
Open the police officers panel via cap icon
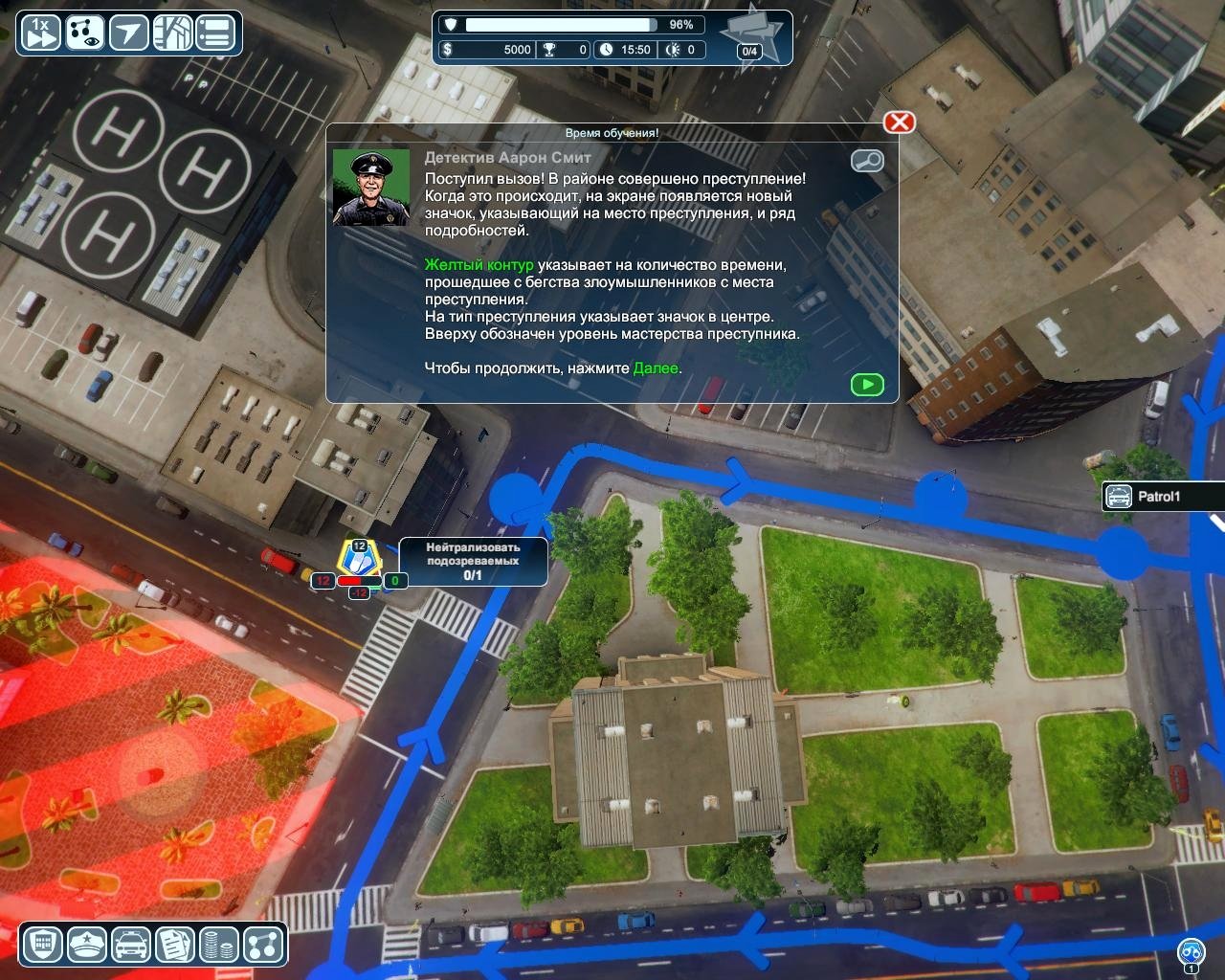[x=87, y=946]
